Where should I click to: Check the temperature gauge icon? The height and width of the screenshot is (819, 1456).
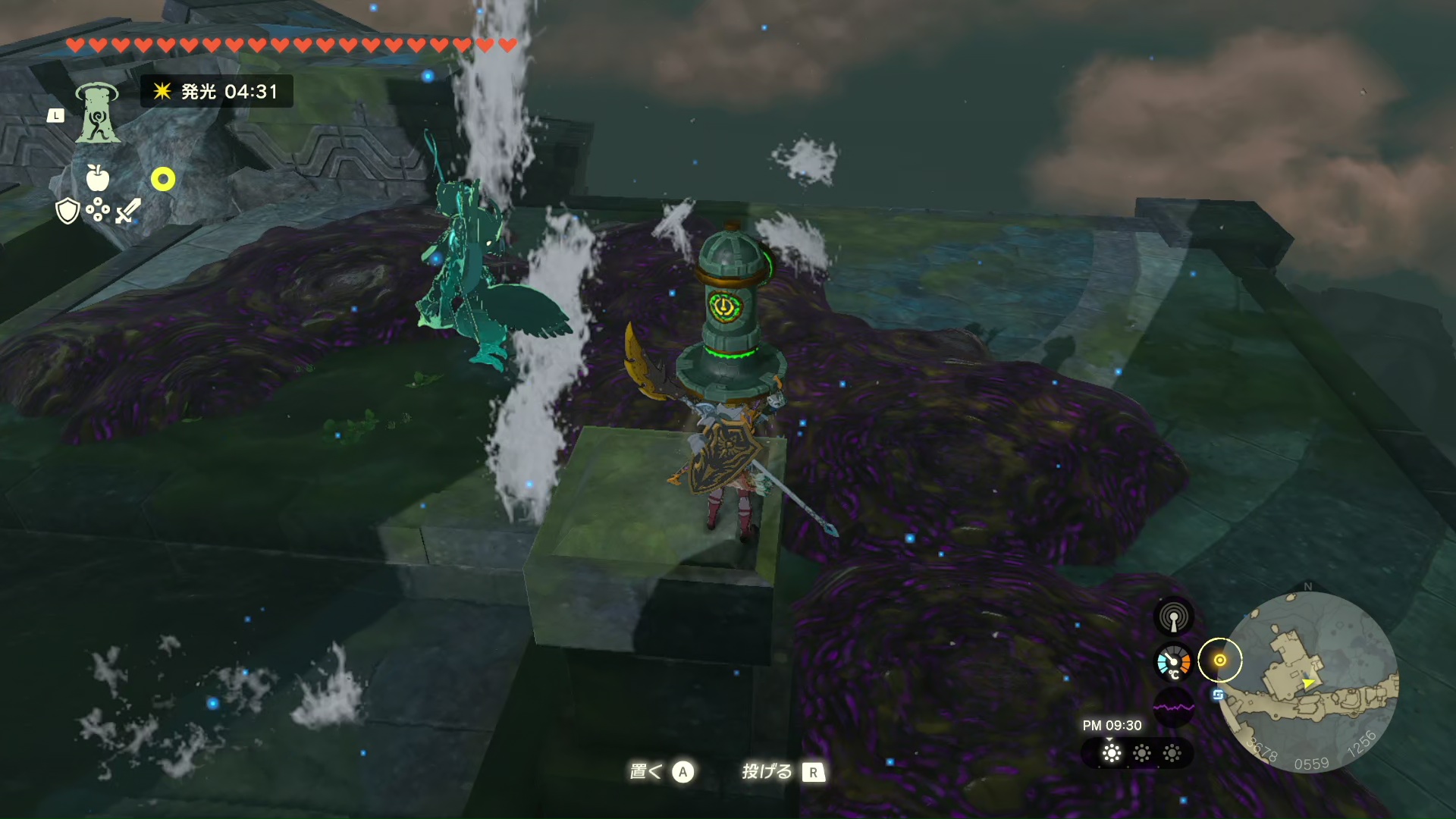1173,662
